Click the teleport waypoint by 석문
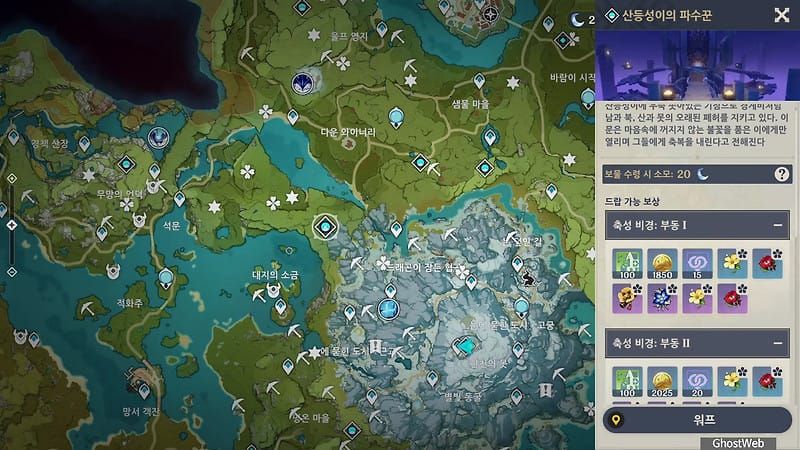This screenshot has width=800, height=450. coord(179,199)
